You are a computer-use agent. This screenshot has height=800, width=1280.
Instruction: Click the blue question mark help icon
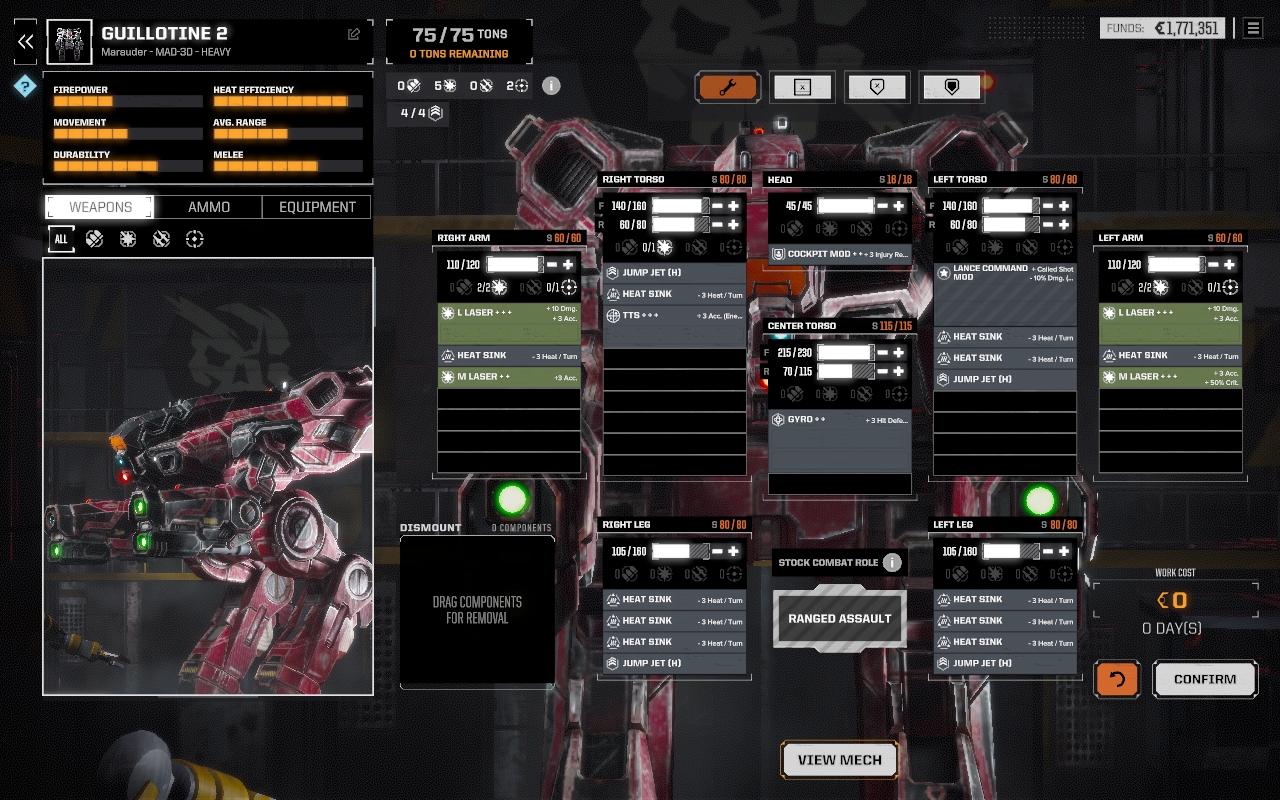pyautogui.click(x=25, y=87)
